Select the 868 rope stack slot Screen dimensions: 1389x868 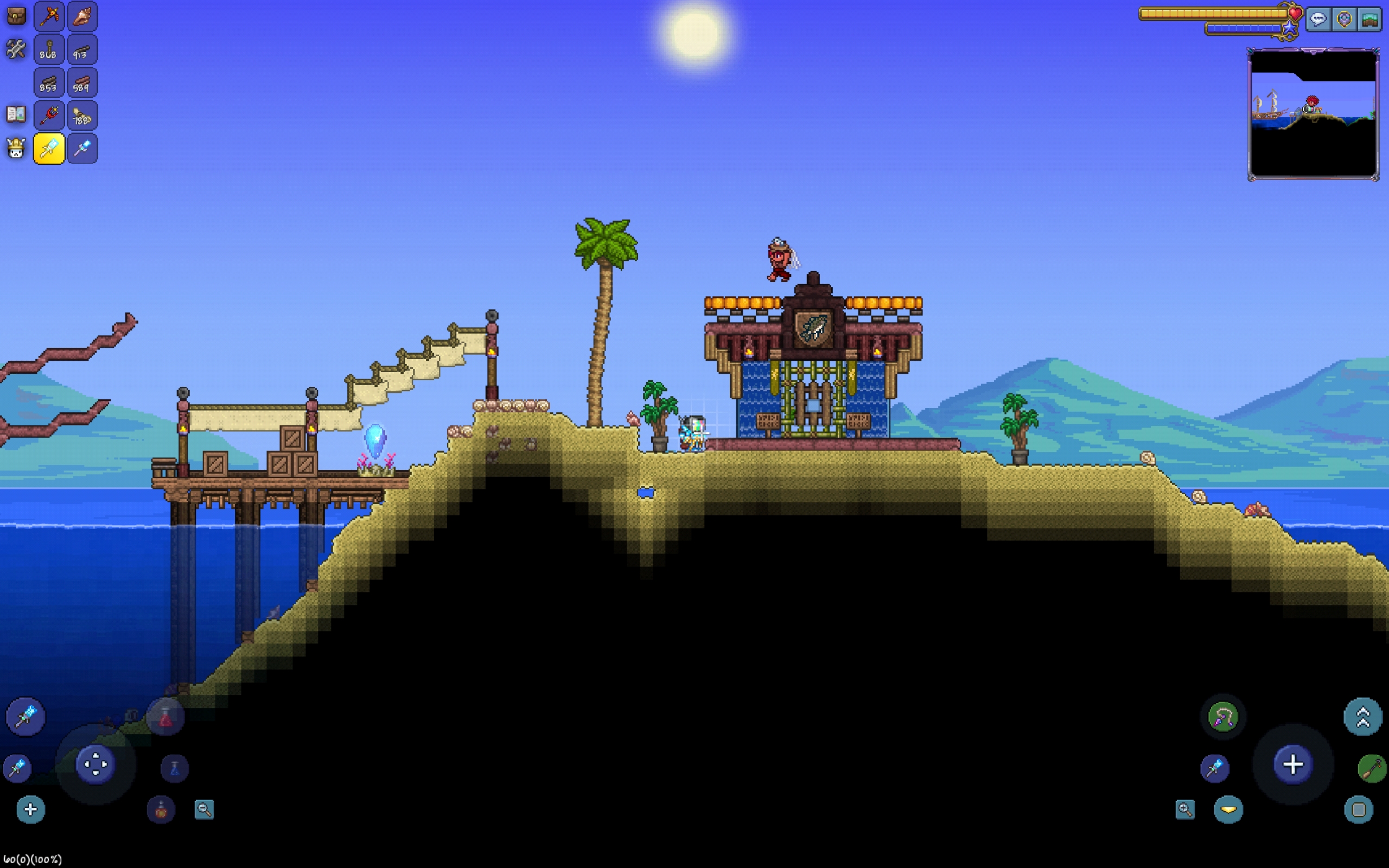(x=49, y=50)
